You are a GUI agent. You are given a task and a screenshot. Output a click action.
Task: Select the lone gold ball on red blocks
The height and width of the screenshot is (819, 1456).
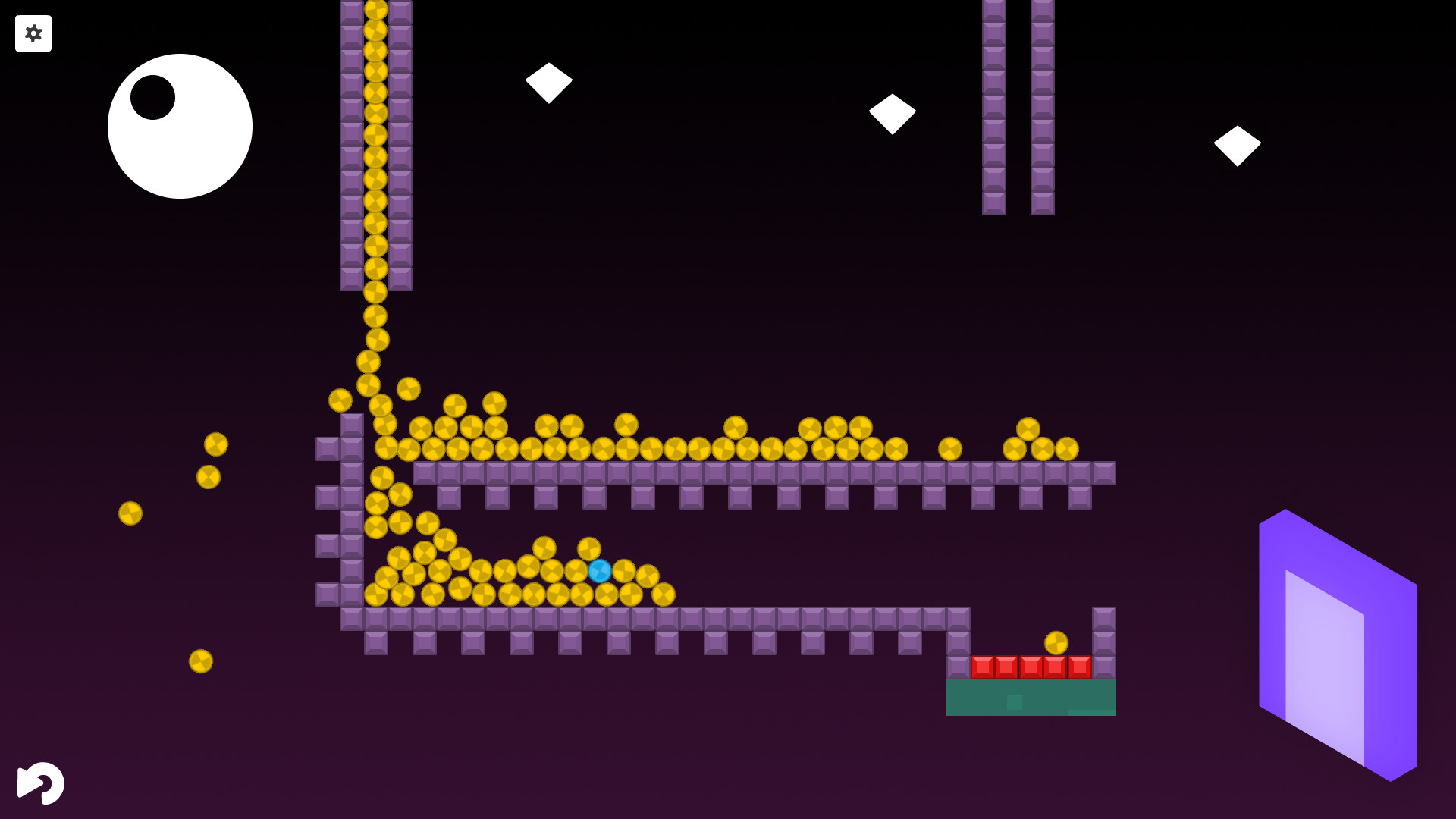click(1056, 641)
